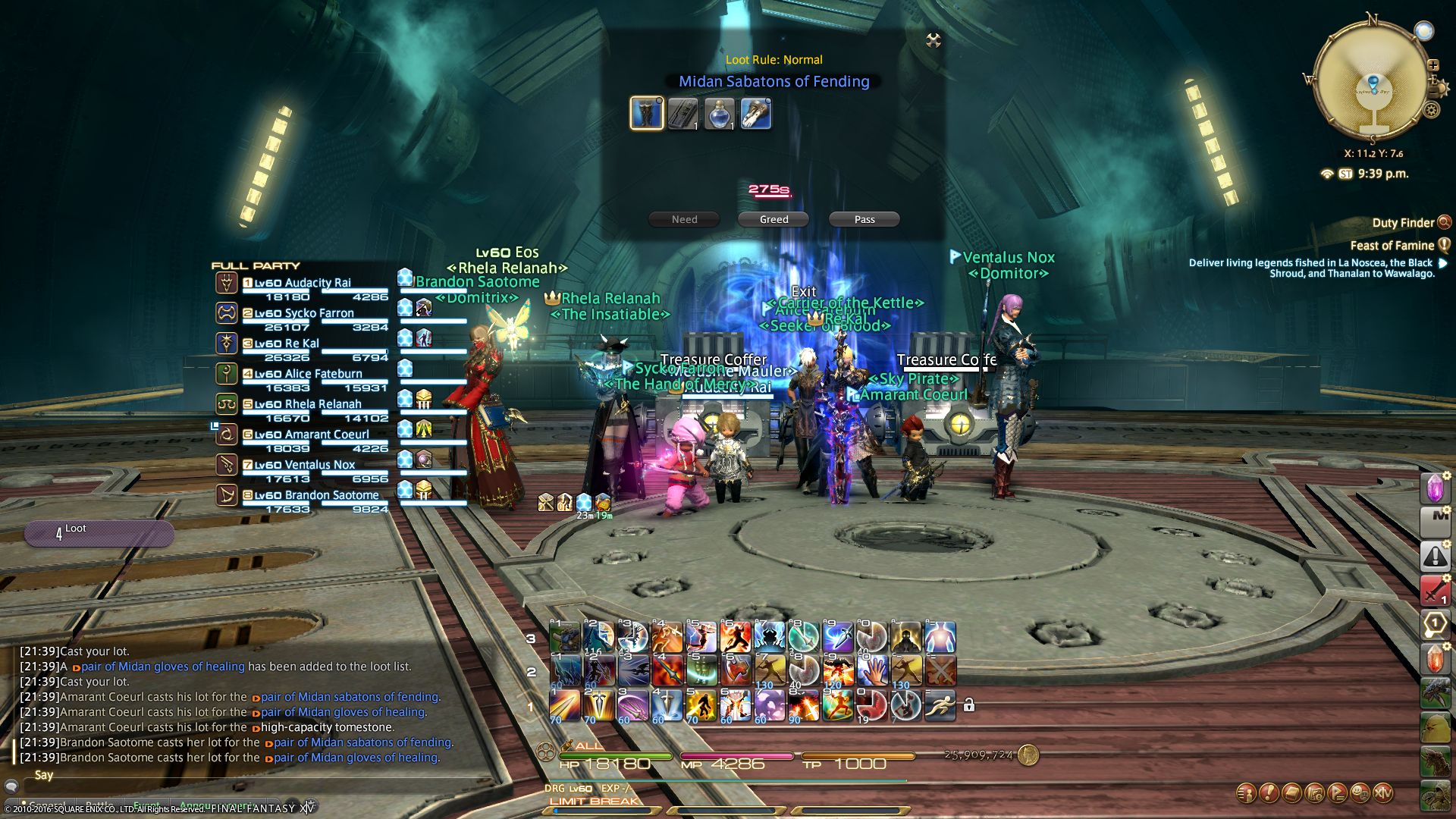This screenshot has height=819, width=1456.
Task: Activate the Sprint action icon
Action: click(x=940, y=705)
